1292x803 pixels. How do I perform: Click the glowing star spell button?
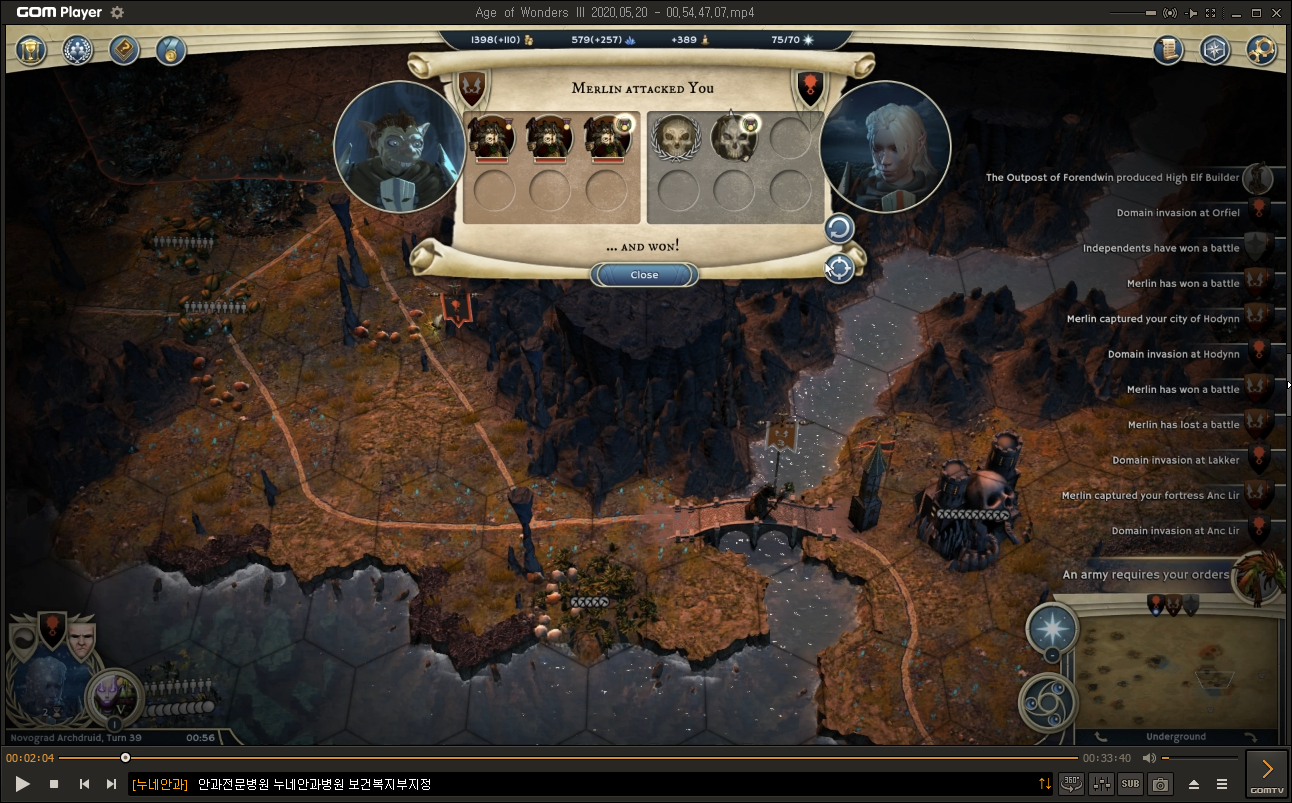click(1051, 629)
